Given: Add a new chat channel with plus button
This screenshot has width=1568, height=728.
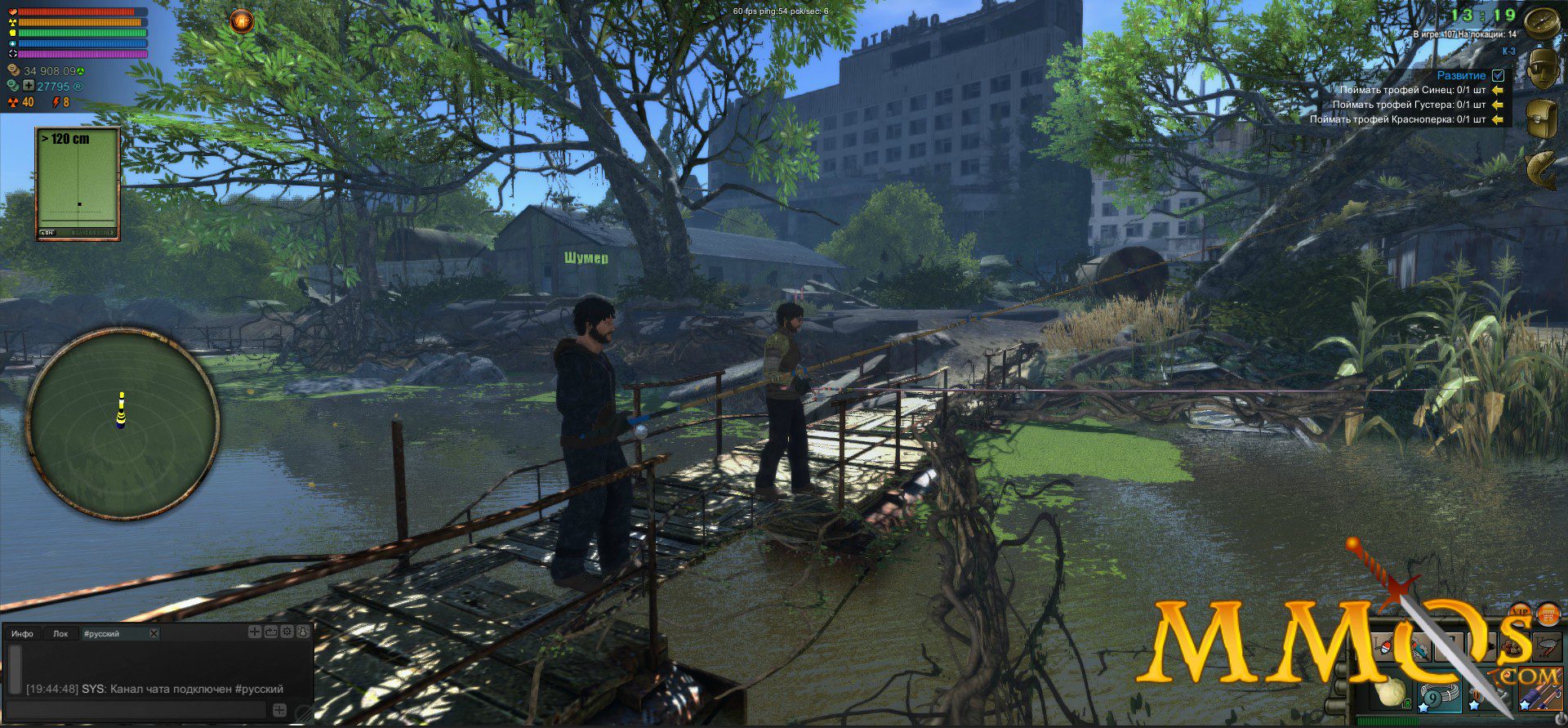Looking at the screenshot, I should [255, 632].
